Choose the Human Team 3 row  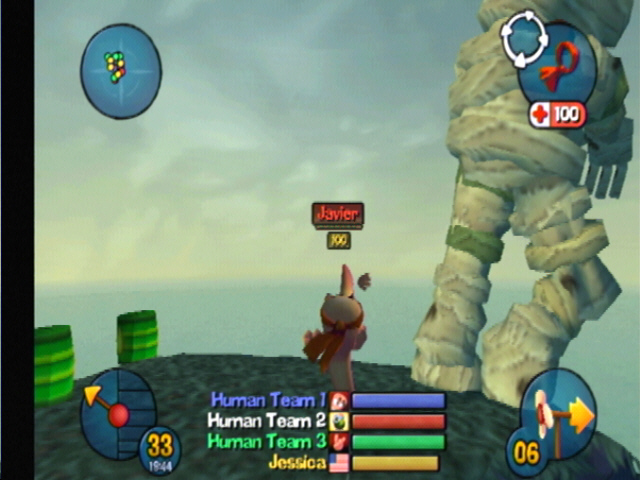click(327, 442)
